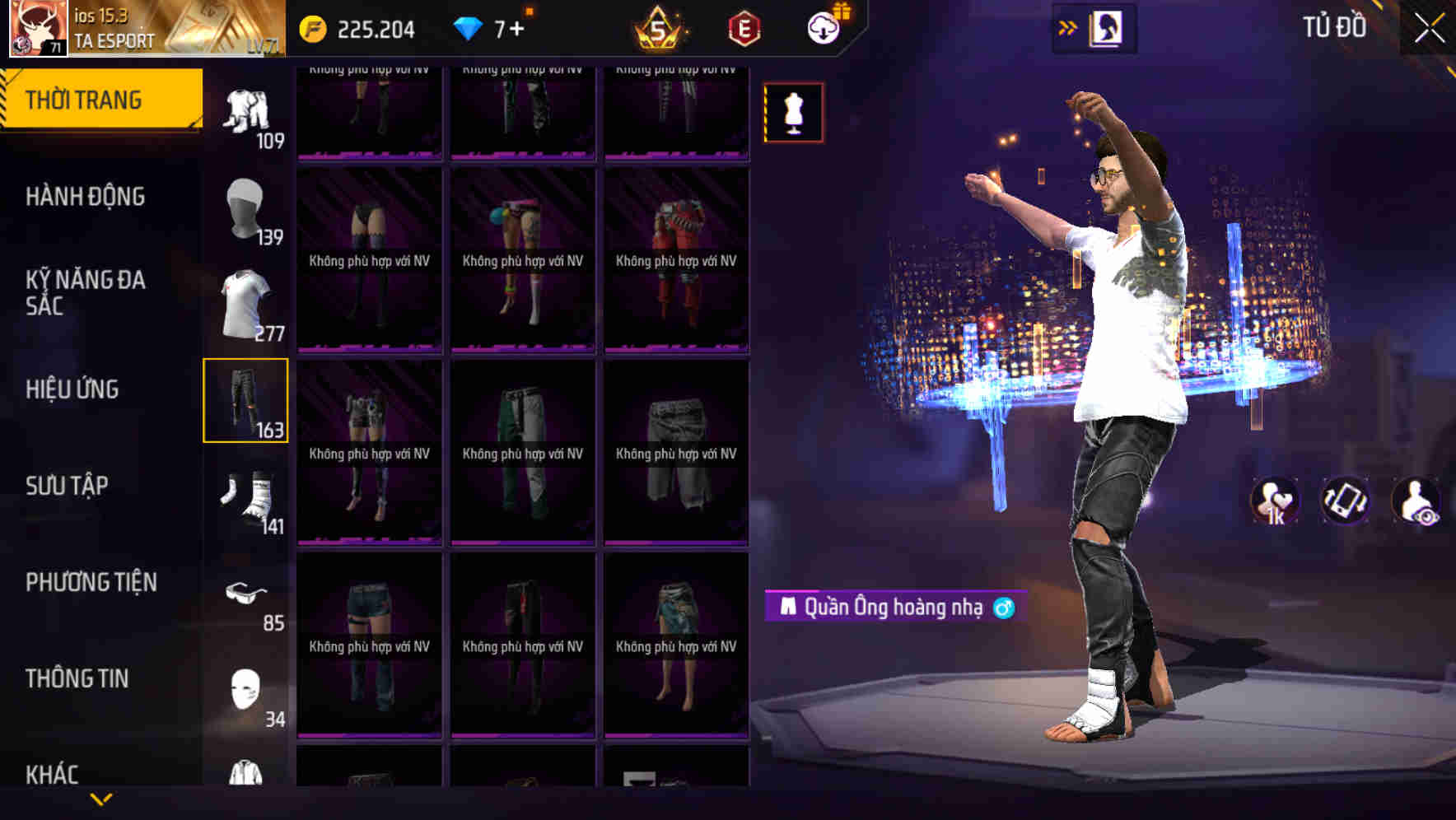Toggle the mannequin try-on display
Screen dimensions: 1456x820
(793, 112)
